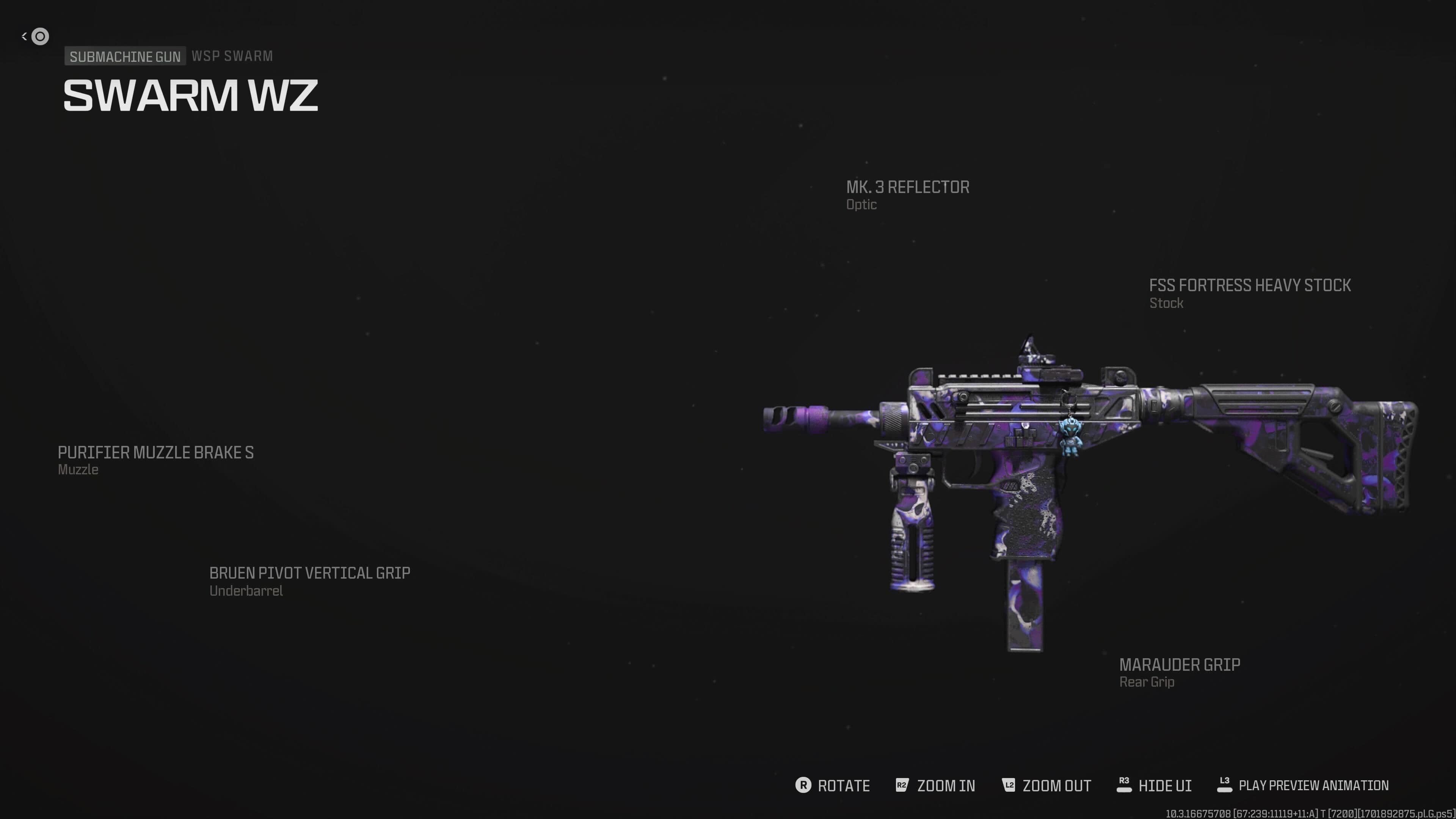Click the back circle button top left
This screenshot has height=819, width=1456.
click(39, 36)
